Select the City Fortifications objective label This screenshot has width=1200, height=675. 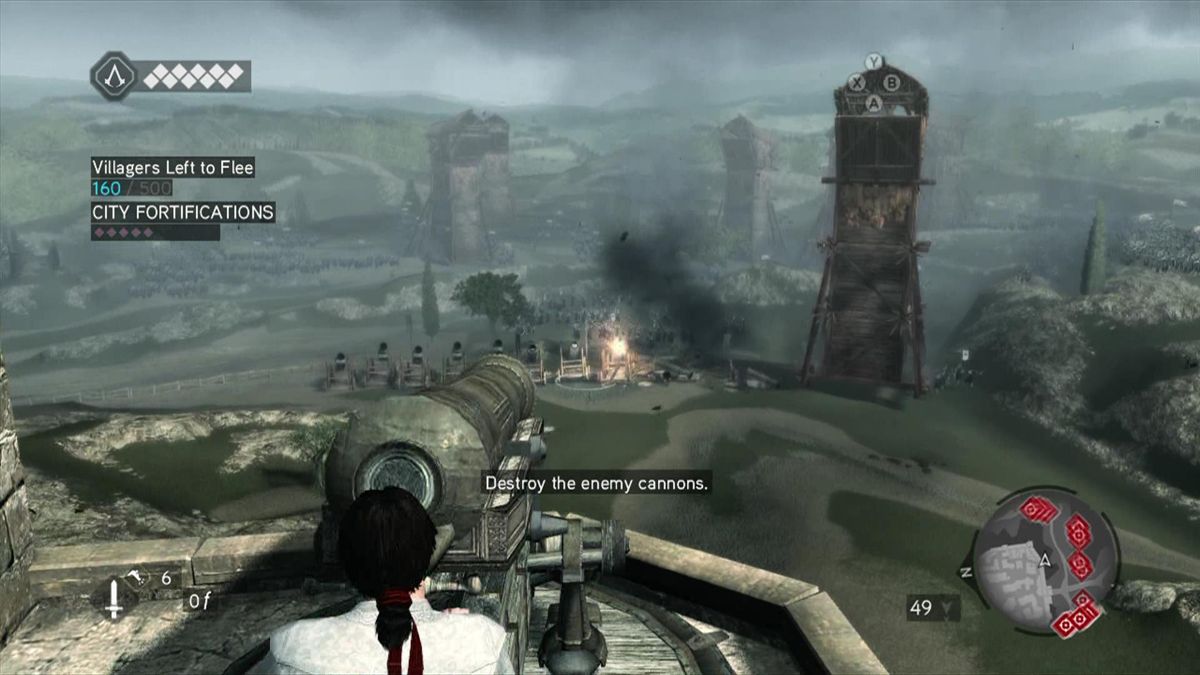pyautogui.click(x=183, y=212)
